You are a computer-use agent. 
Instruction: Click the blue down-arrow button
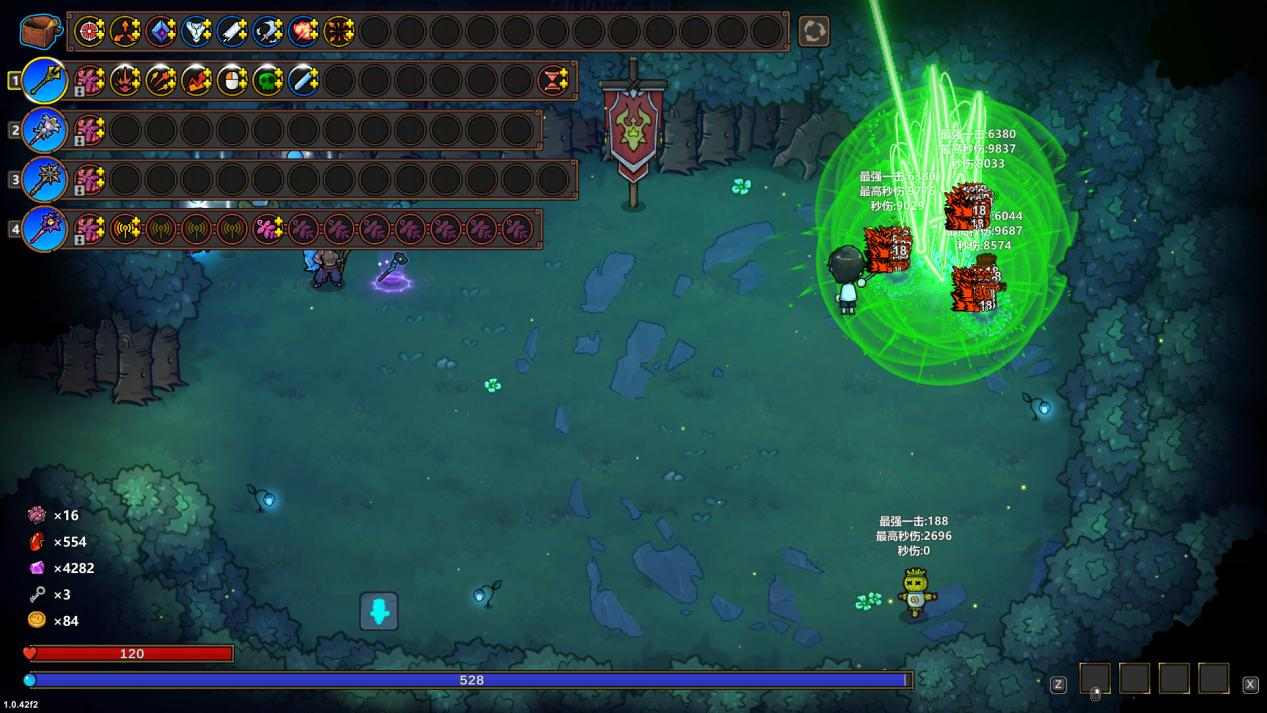pos(379,611)
